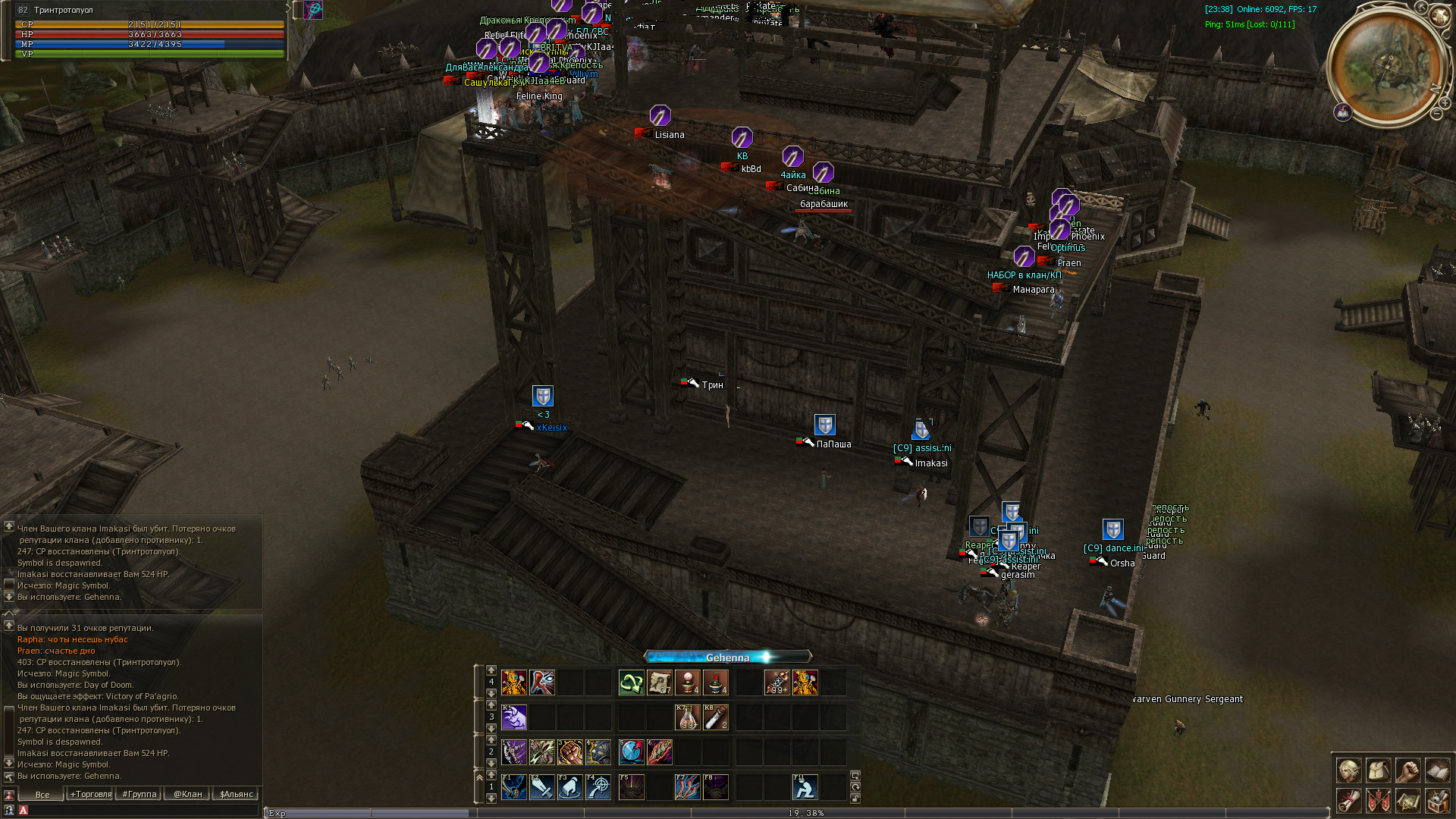Use the K7 potion flask slot

[x=687, y=717]
